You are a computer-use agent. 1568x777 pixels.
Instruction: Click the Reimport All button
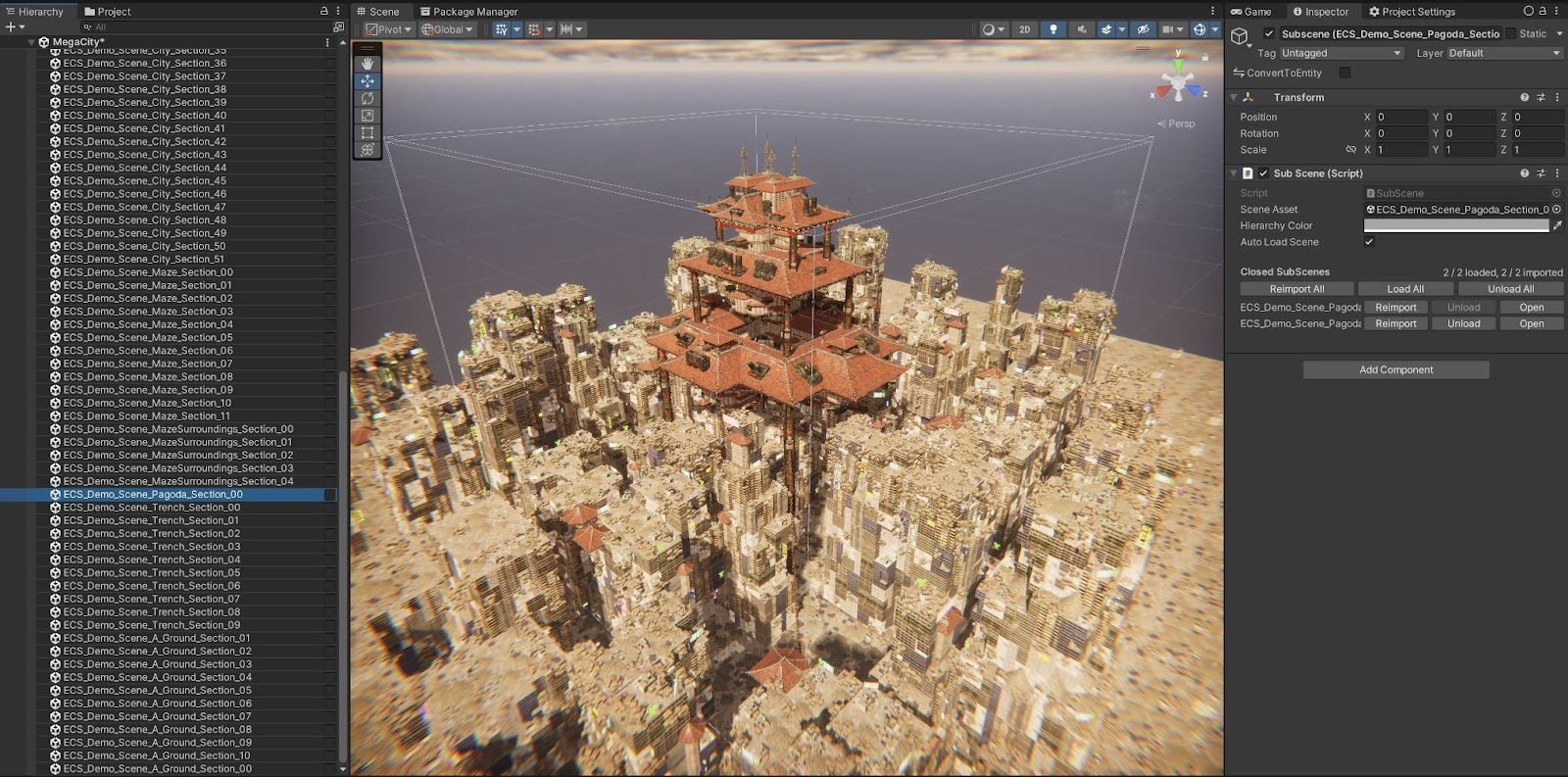click(x=1297, y=289)
